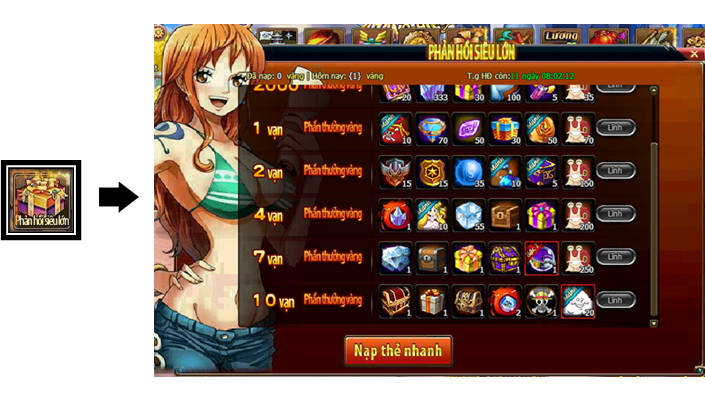Select the snail reward with count 250

578,257
